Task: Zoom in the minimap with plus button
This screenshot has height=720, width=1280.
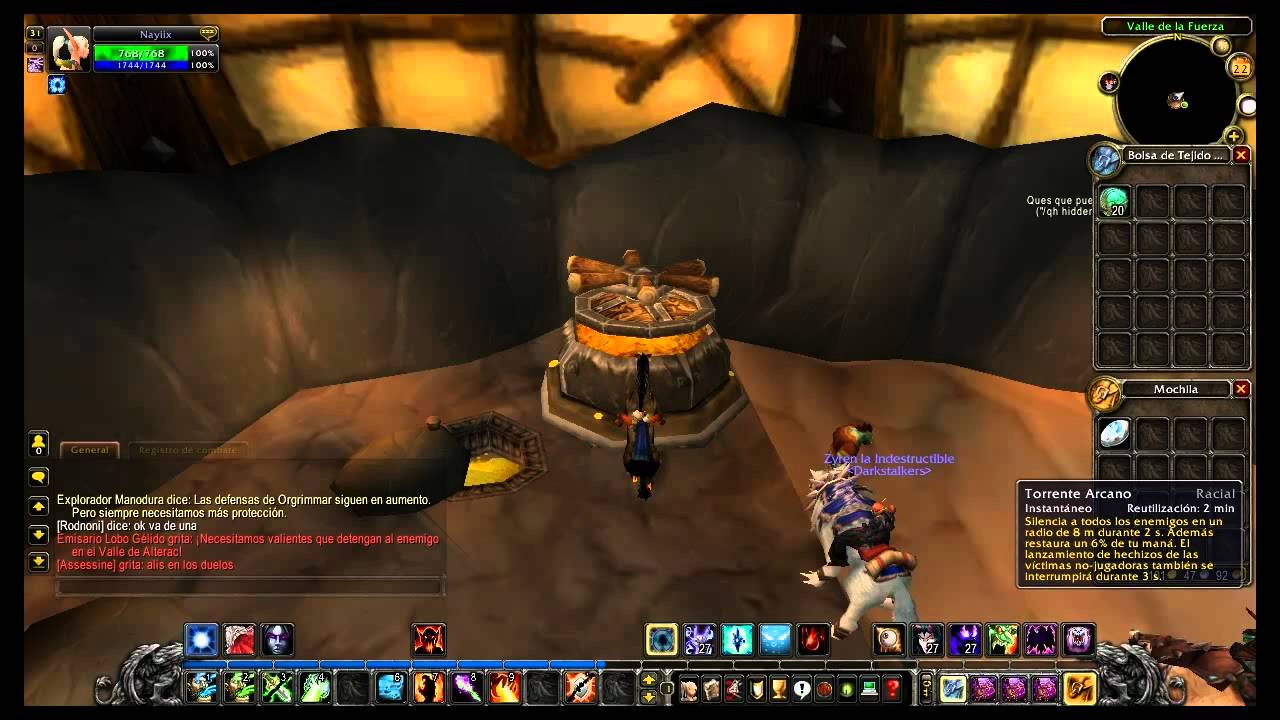Action: [1234, 136]
